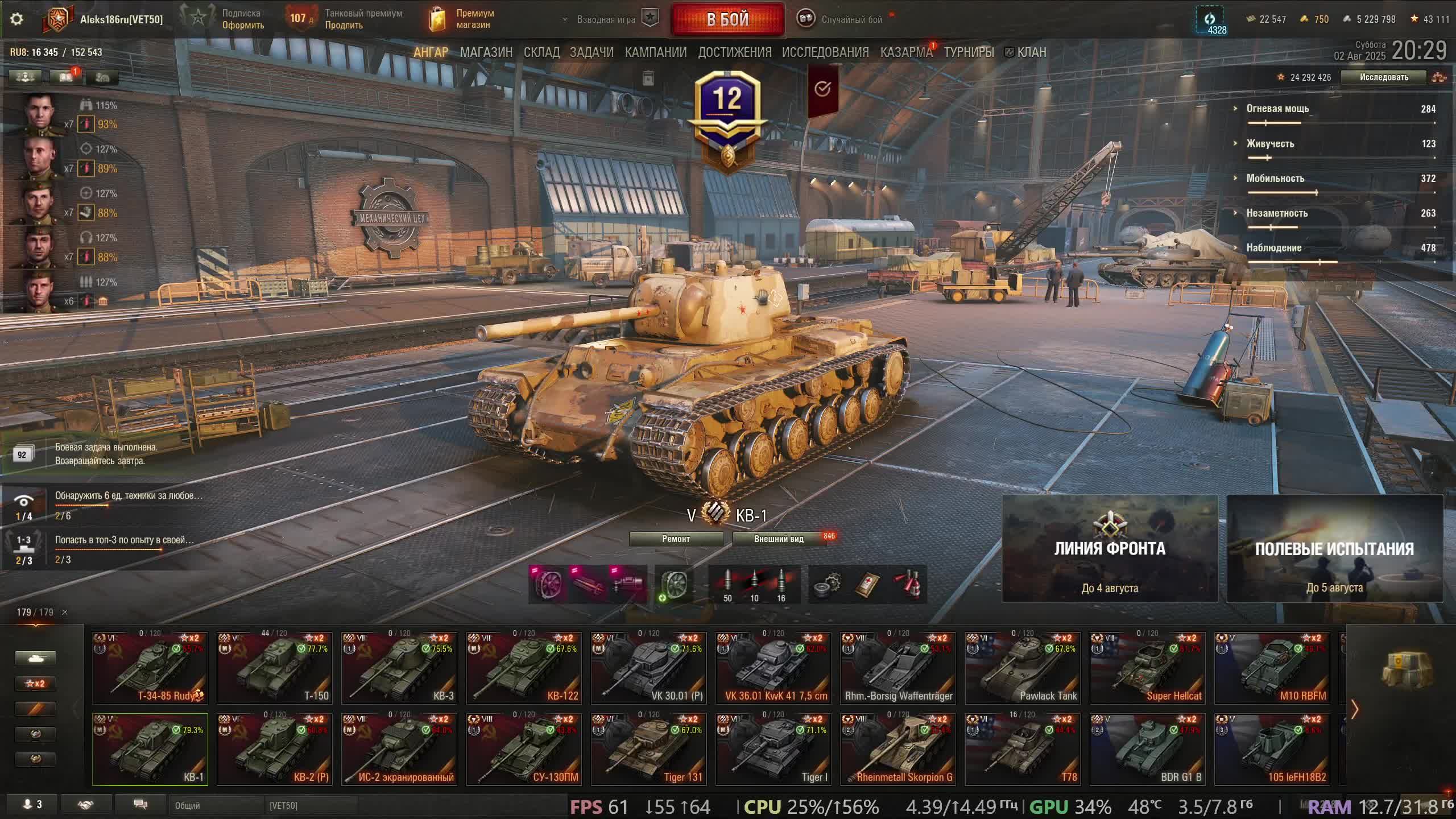Open the ПОЛЕВЫЕ ИСПЫТАНИЯ event banner

[1334, 549]
